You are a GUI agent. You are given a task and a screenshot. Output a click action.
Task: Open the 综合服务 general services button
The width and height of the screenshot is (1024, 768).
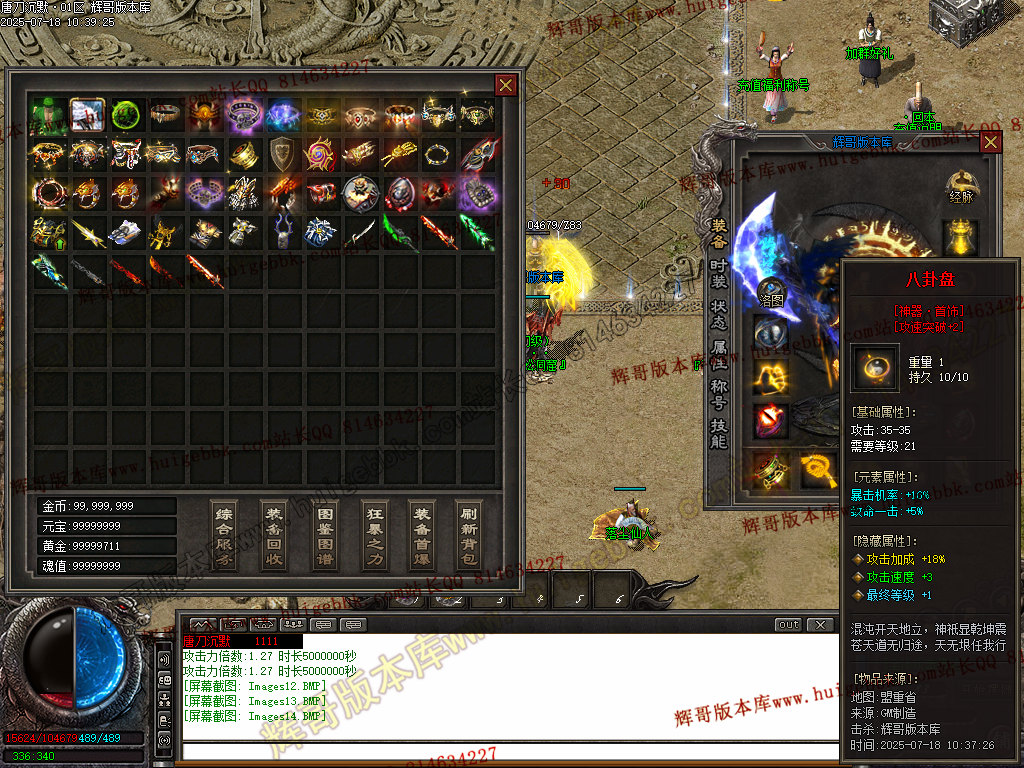click(225, 535)
